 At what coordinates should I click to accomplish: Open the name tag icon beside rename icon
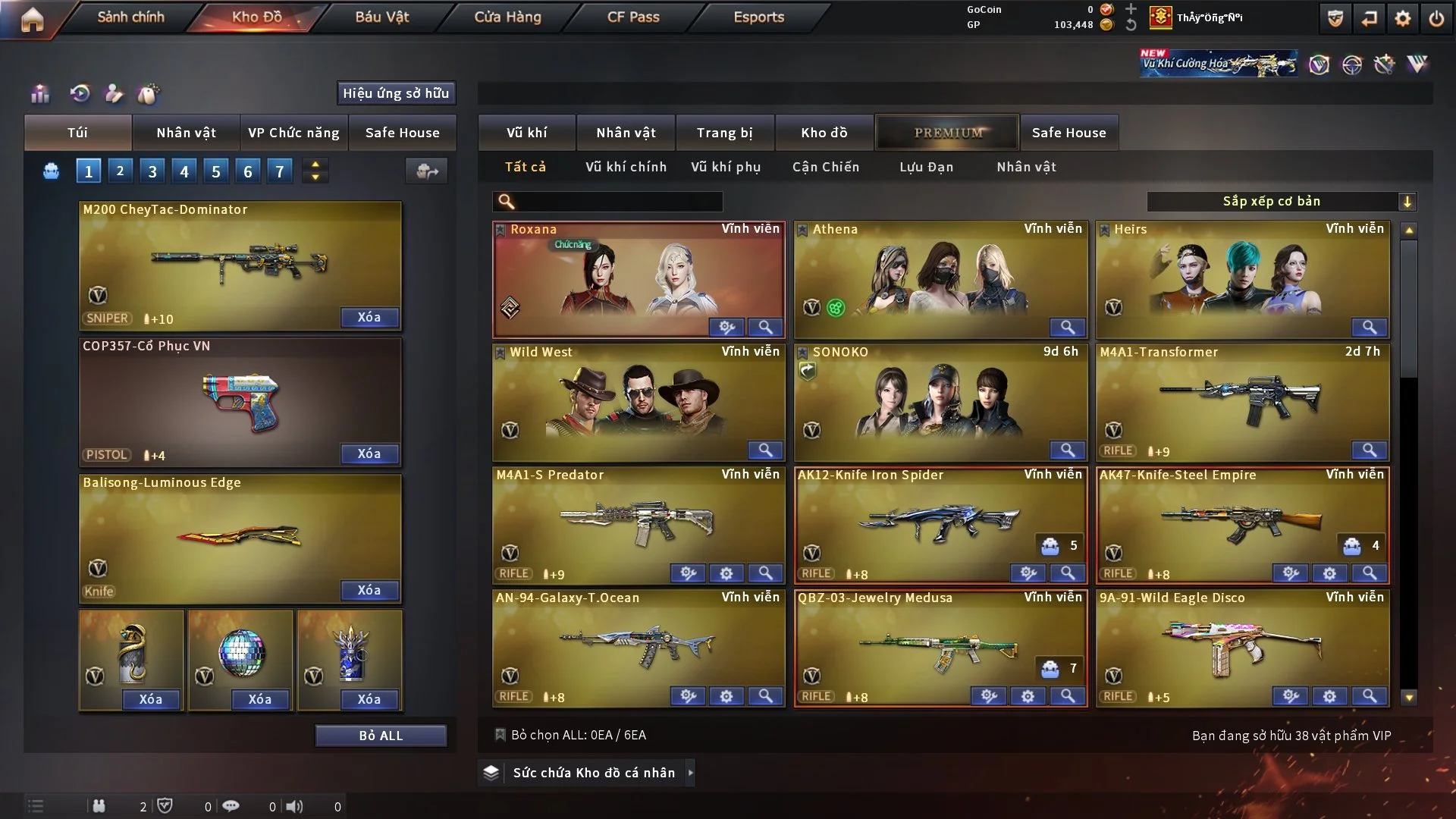[x=149, y=94]
